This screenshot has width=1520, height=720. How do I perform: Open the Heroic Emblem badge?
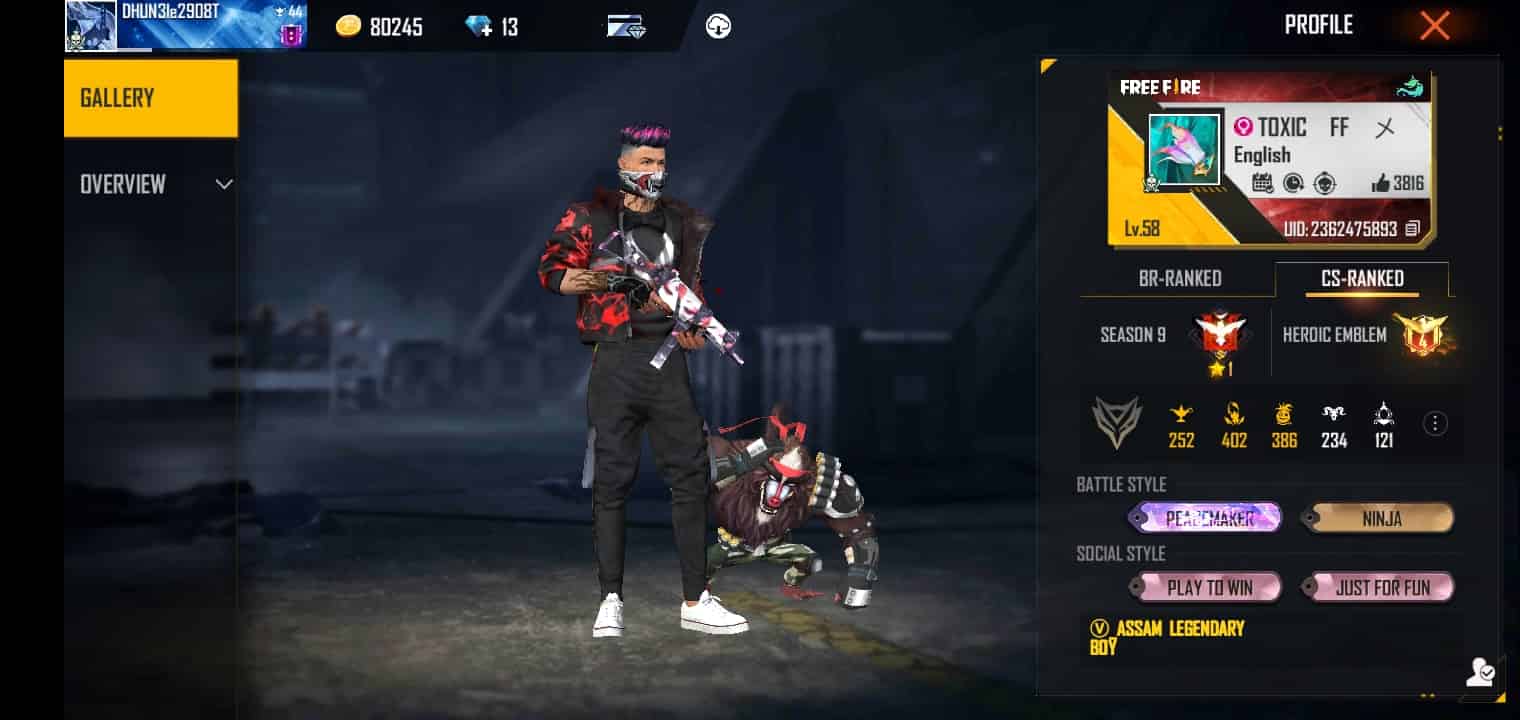pyautogui.click(x=1421, y=335)
